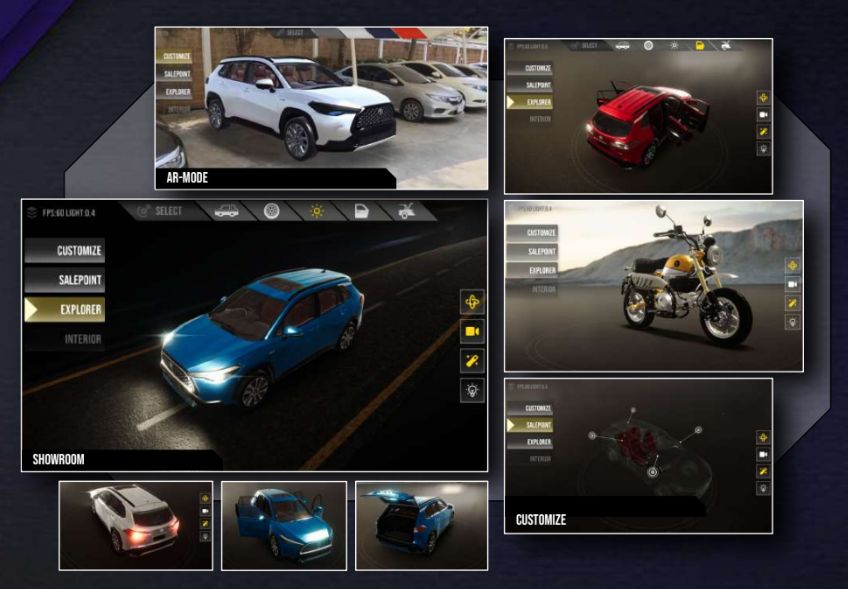This screenshot has width=848, height=589.
Task: Switch to Interior in the large Showroom panel
Action: [x=65, y=339]
